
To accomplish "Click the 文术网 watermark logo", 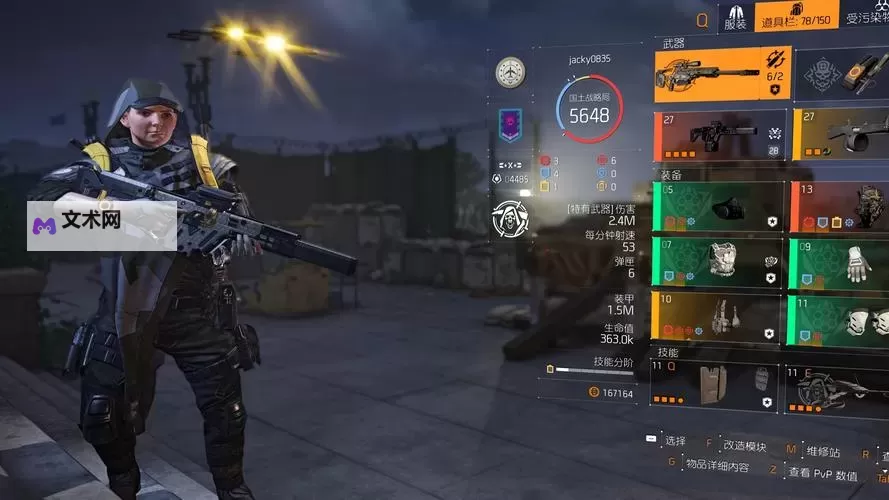I will (78, 219).
